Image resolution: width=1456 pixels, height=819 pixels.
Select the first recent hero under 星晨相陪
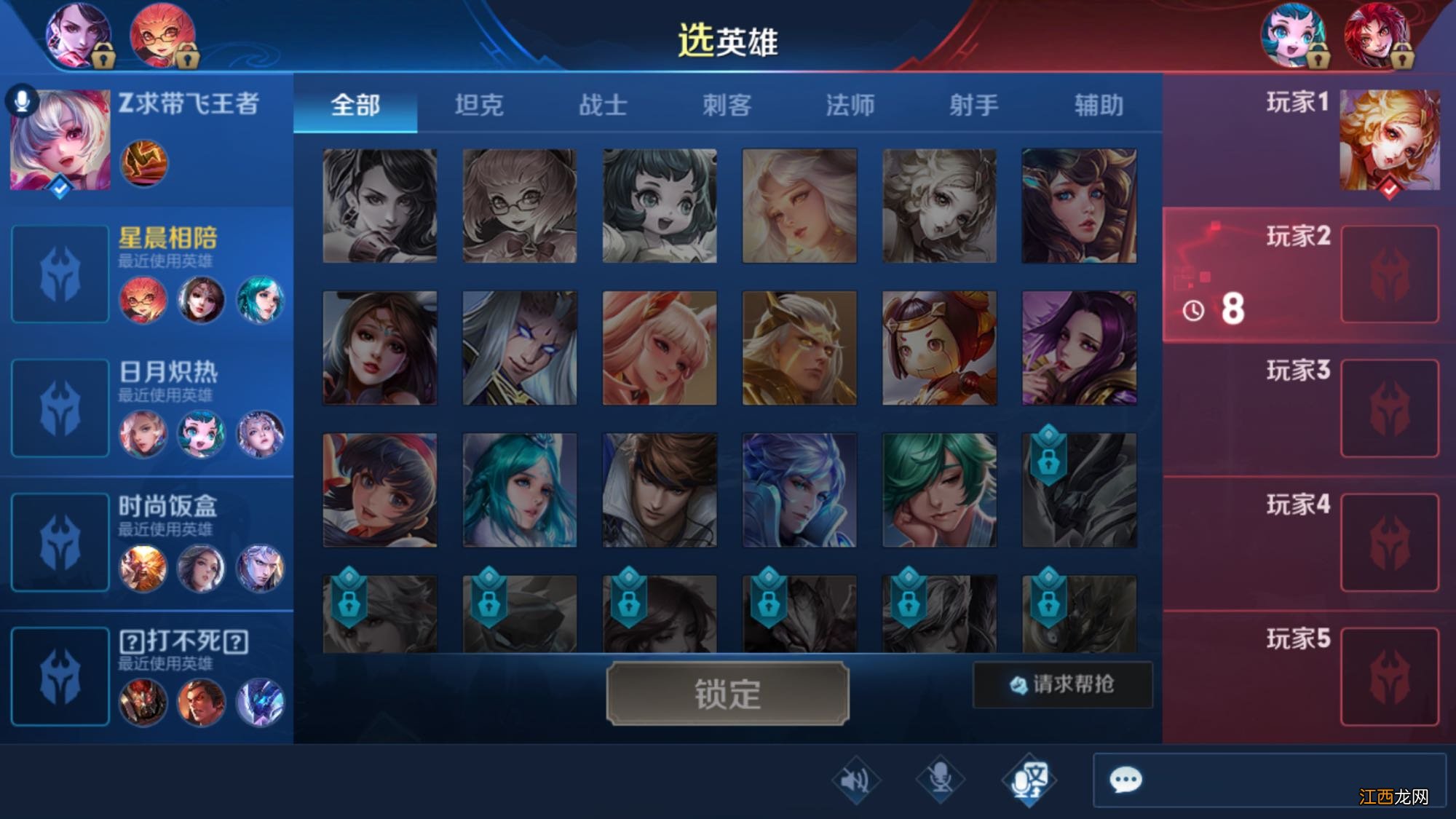[x=143, y=301]
